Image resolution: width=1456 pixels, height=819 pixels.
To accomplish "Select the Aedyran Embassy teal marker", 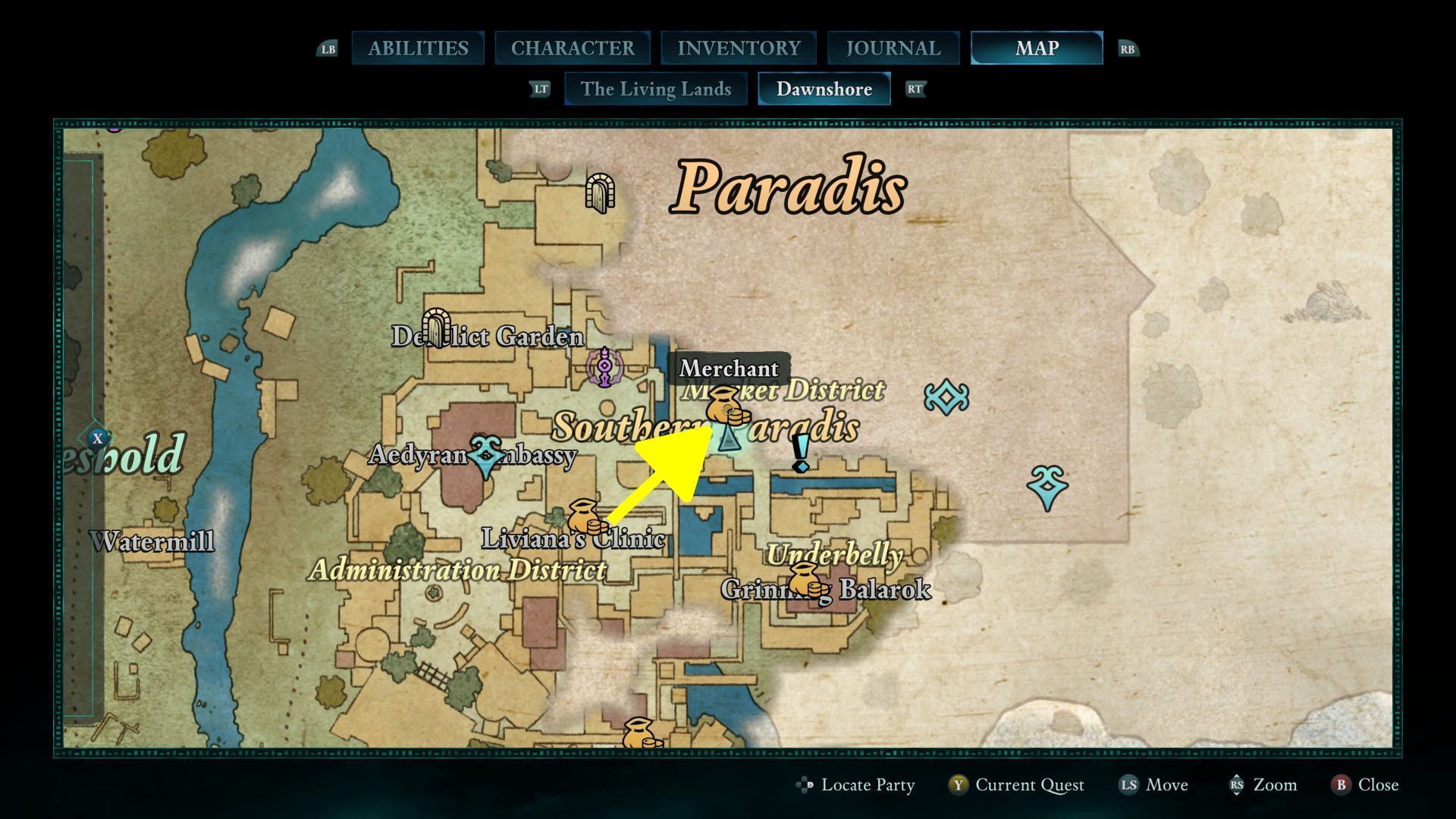I will pos(486,457).
